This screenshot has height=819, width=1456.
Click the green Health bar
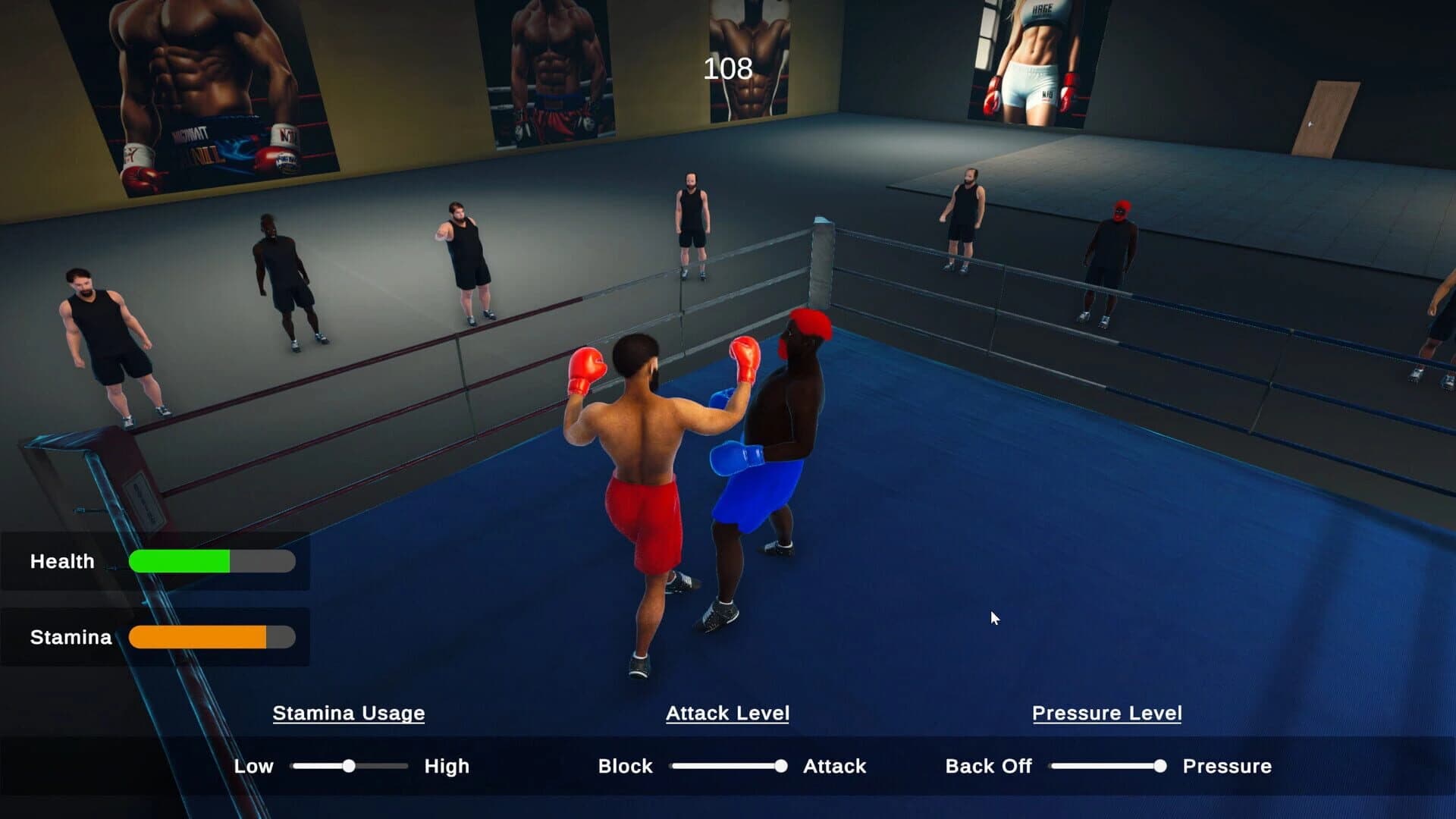pos(182,561)
